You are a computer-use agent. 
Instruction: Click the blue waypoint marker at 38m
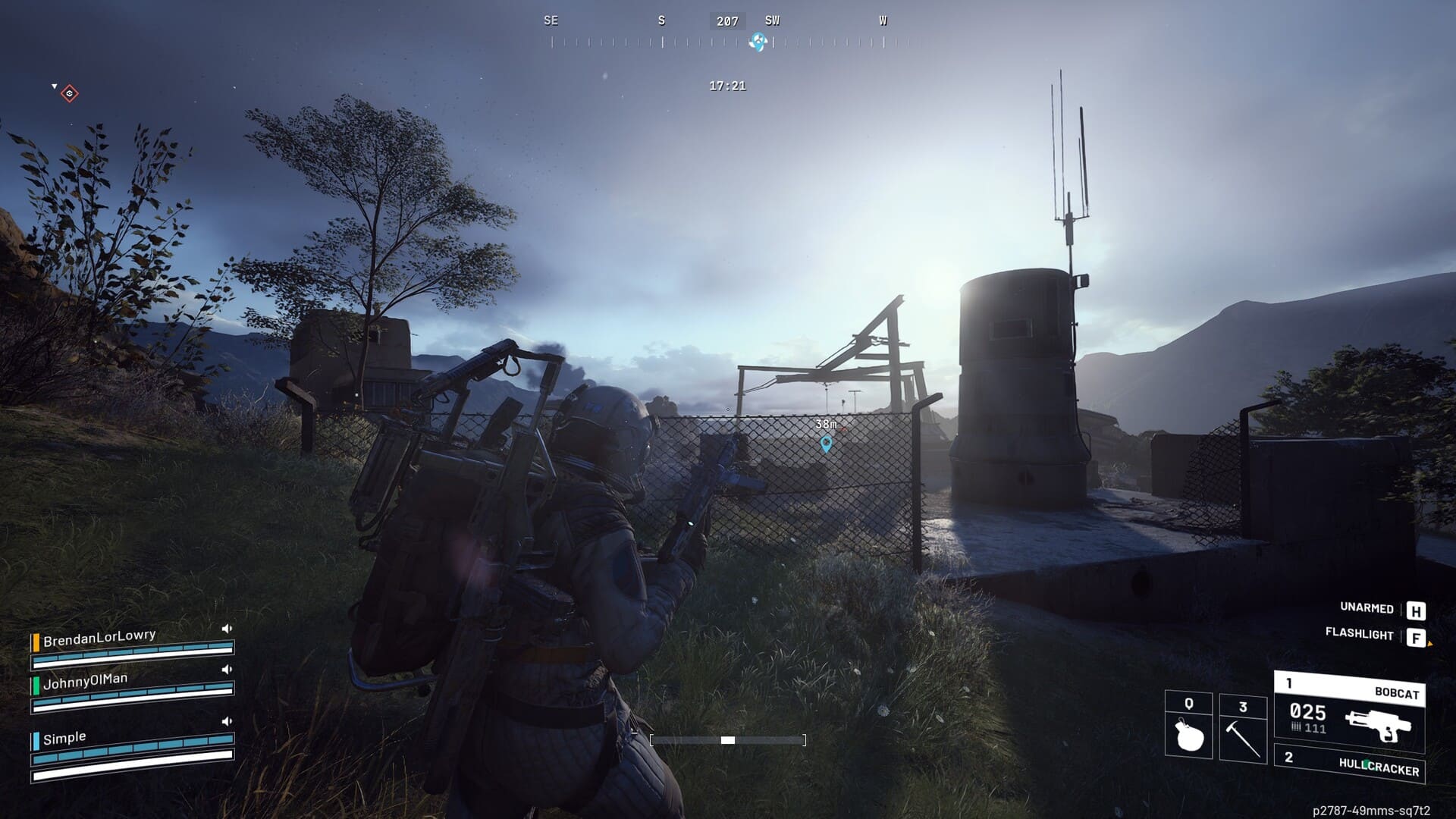point(827,444)
